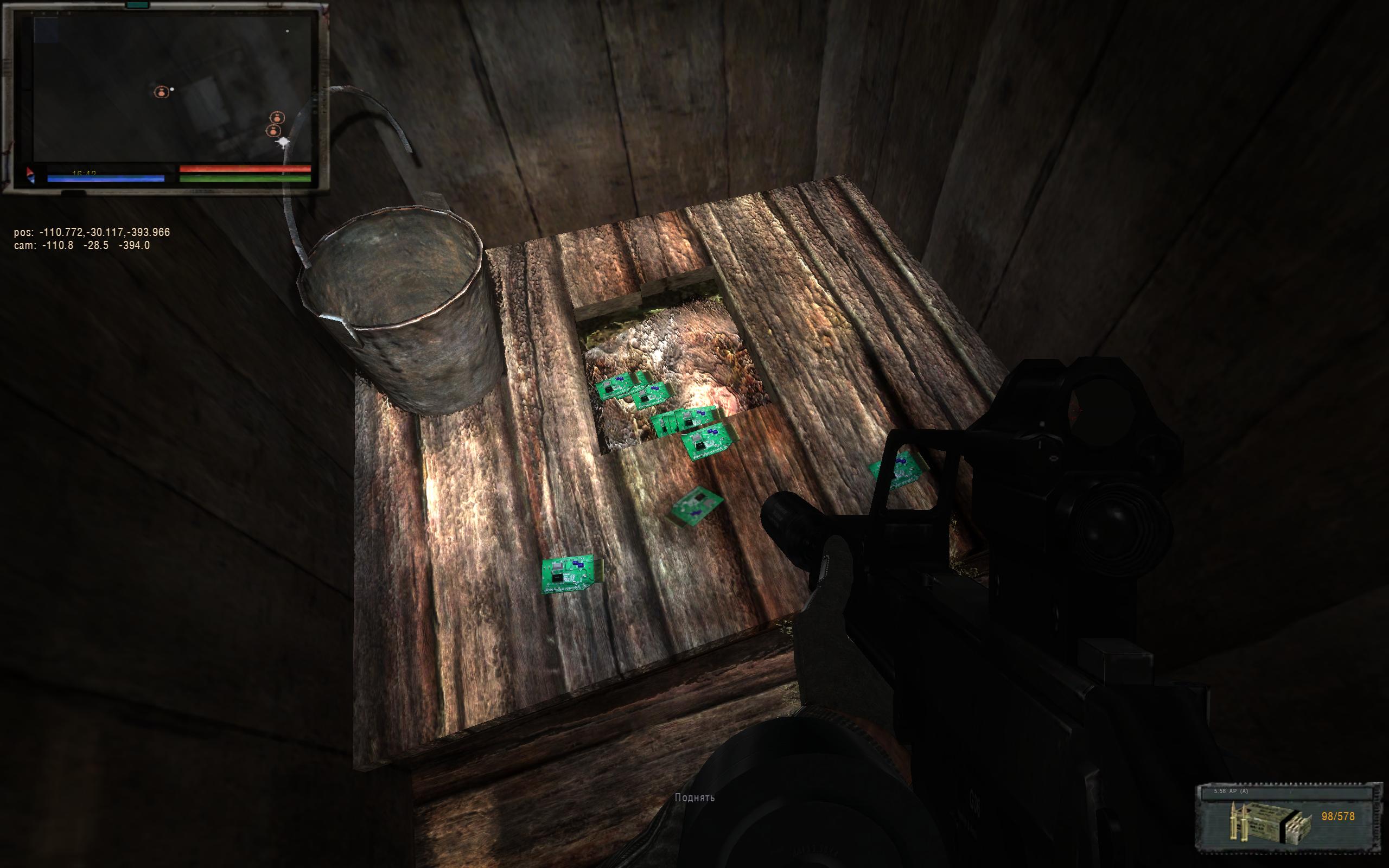Click the minimap in the PDA frame
The image size is (1389, 868).
172,89
